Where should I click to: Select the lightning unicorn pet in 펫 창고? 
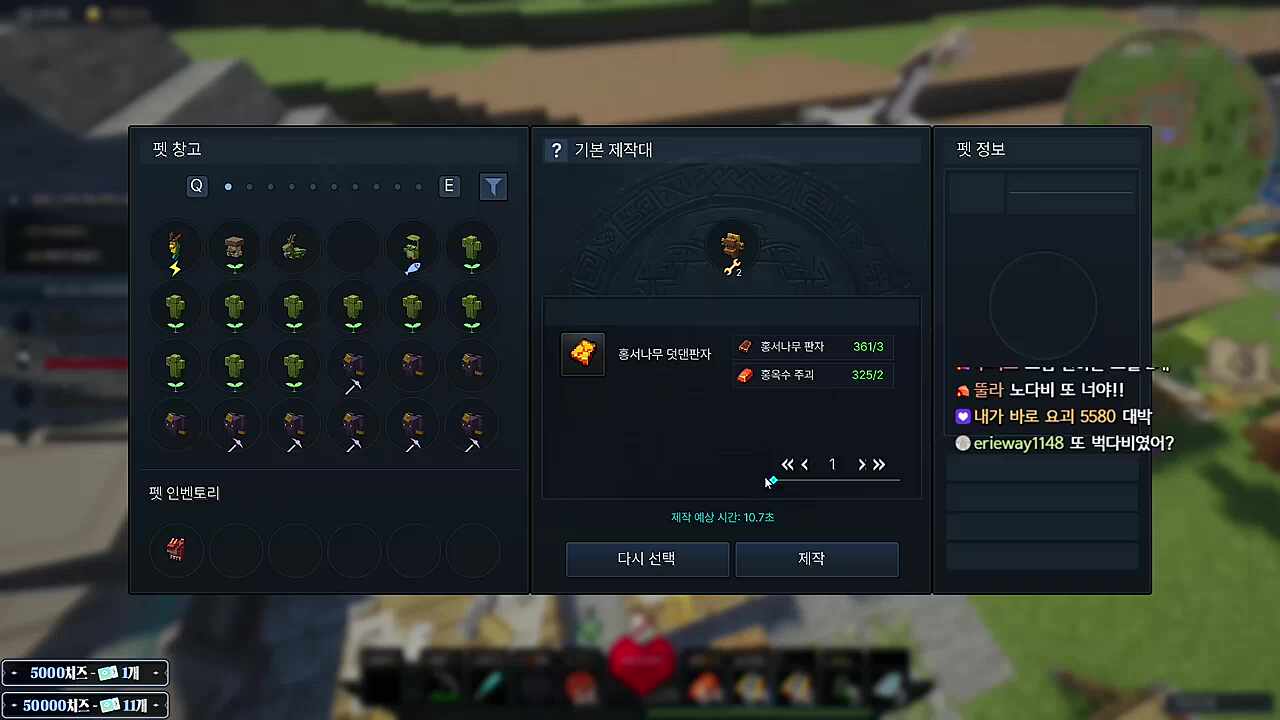(175, 248)
